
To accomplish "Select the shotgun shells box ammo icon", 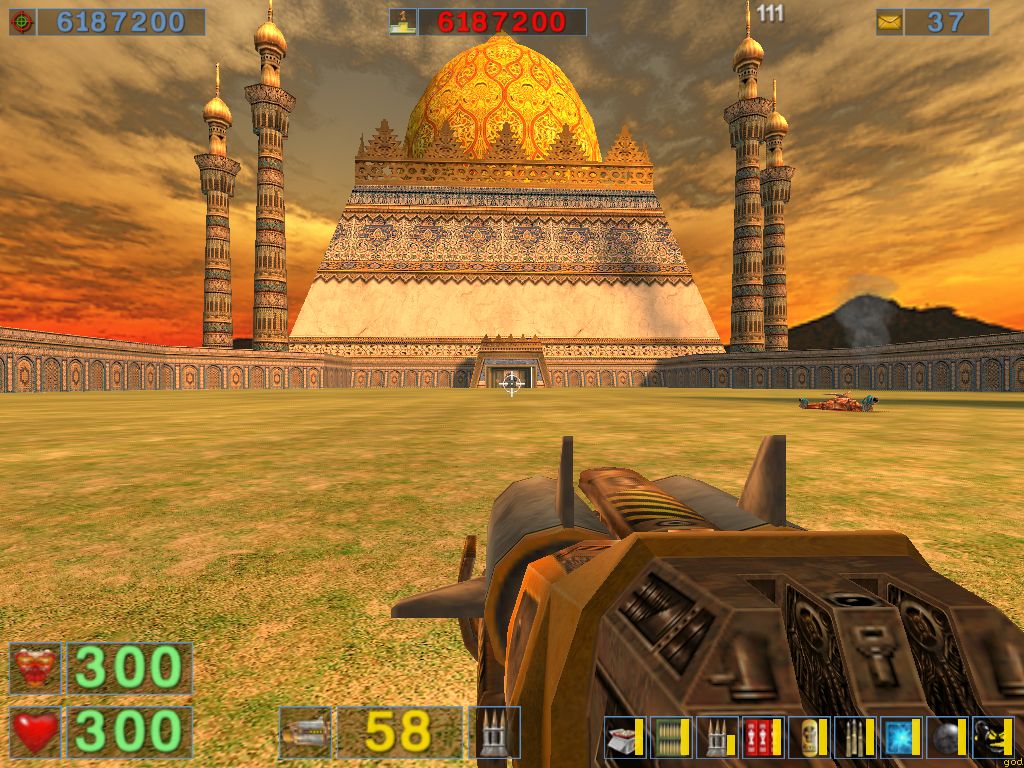I will point(623,738).
